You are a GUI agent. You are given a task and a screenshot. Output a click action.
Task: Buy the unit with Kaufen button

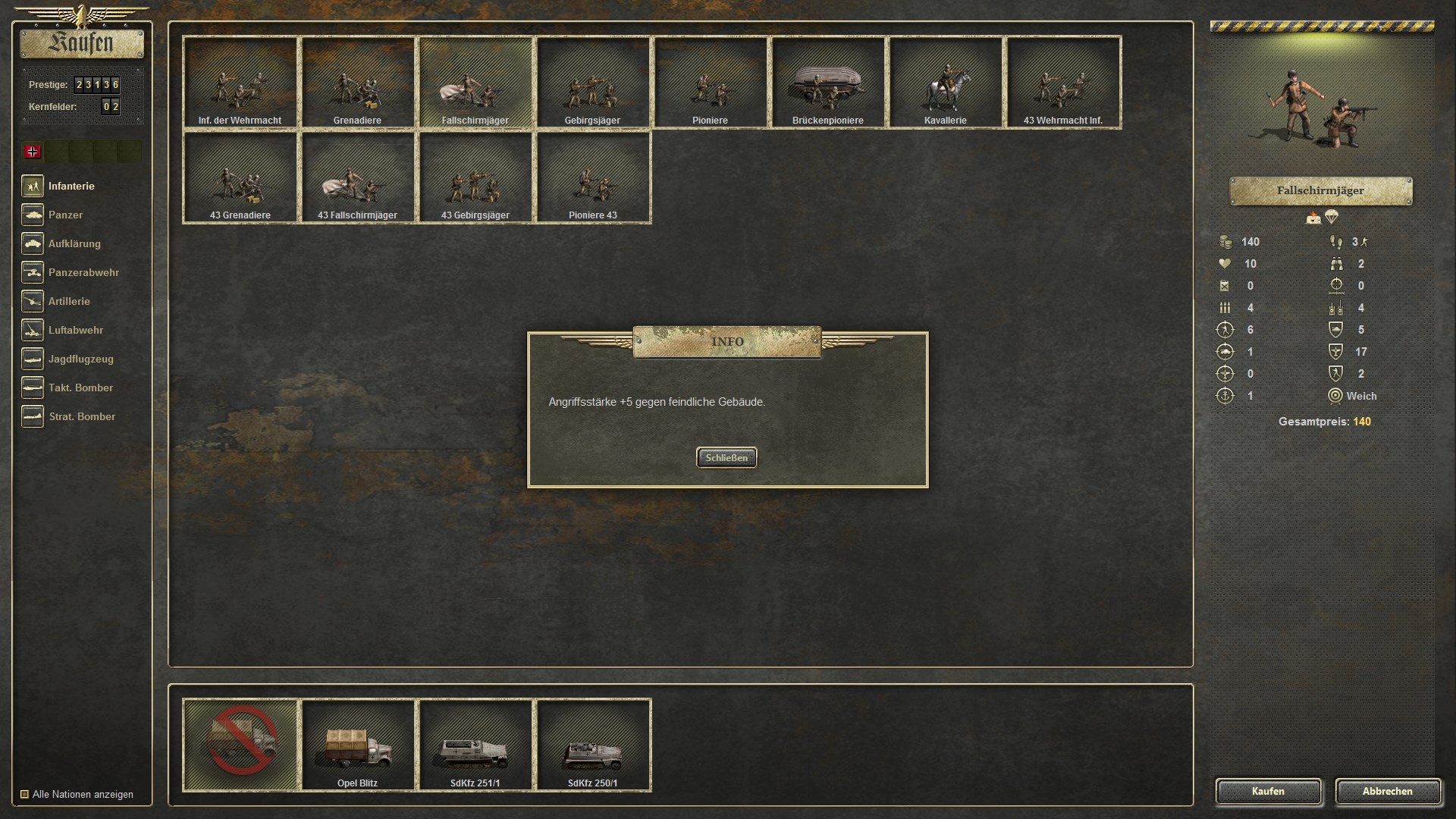[1268, 791]
